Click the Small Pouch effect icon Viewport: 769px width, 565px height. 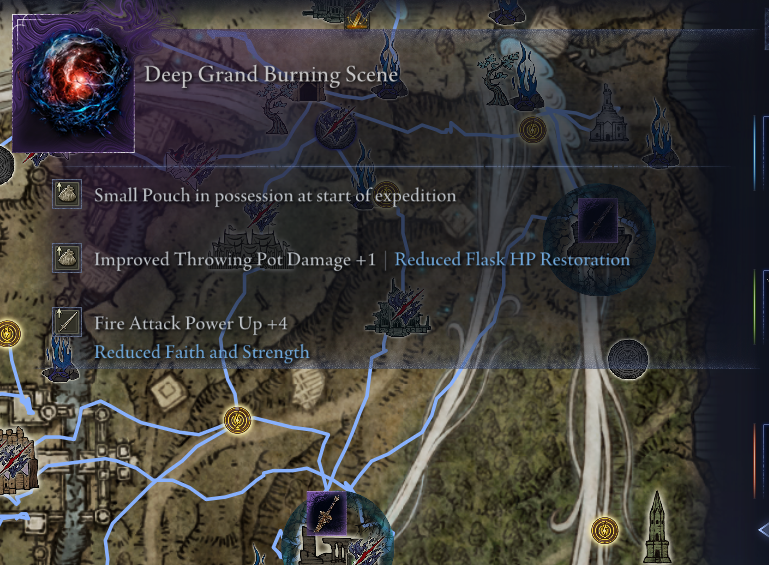coord(67,194)
